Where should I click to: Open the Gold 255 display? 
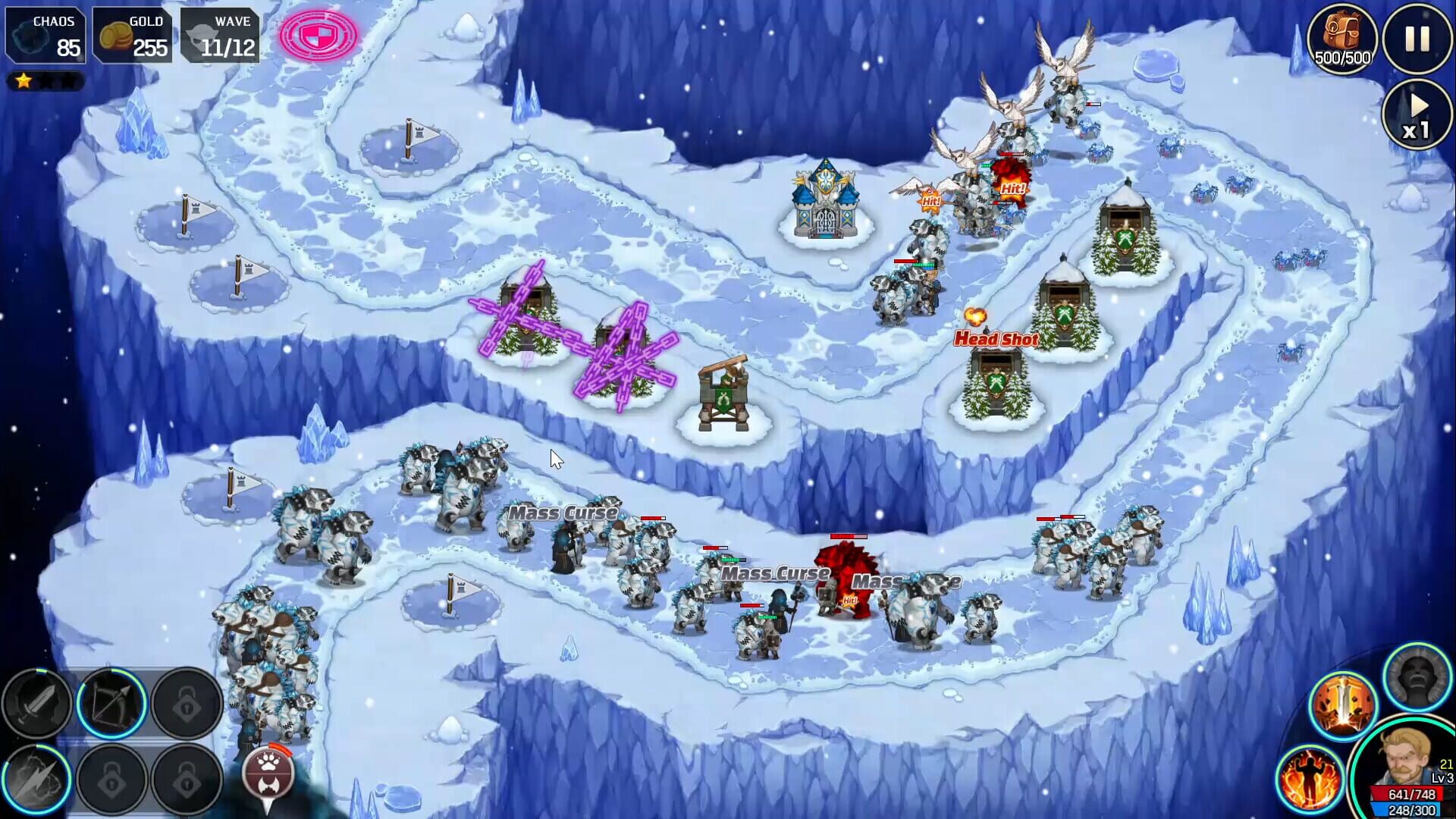click(x=133, y=33)
